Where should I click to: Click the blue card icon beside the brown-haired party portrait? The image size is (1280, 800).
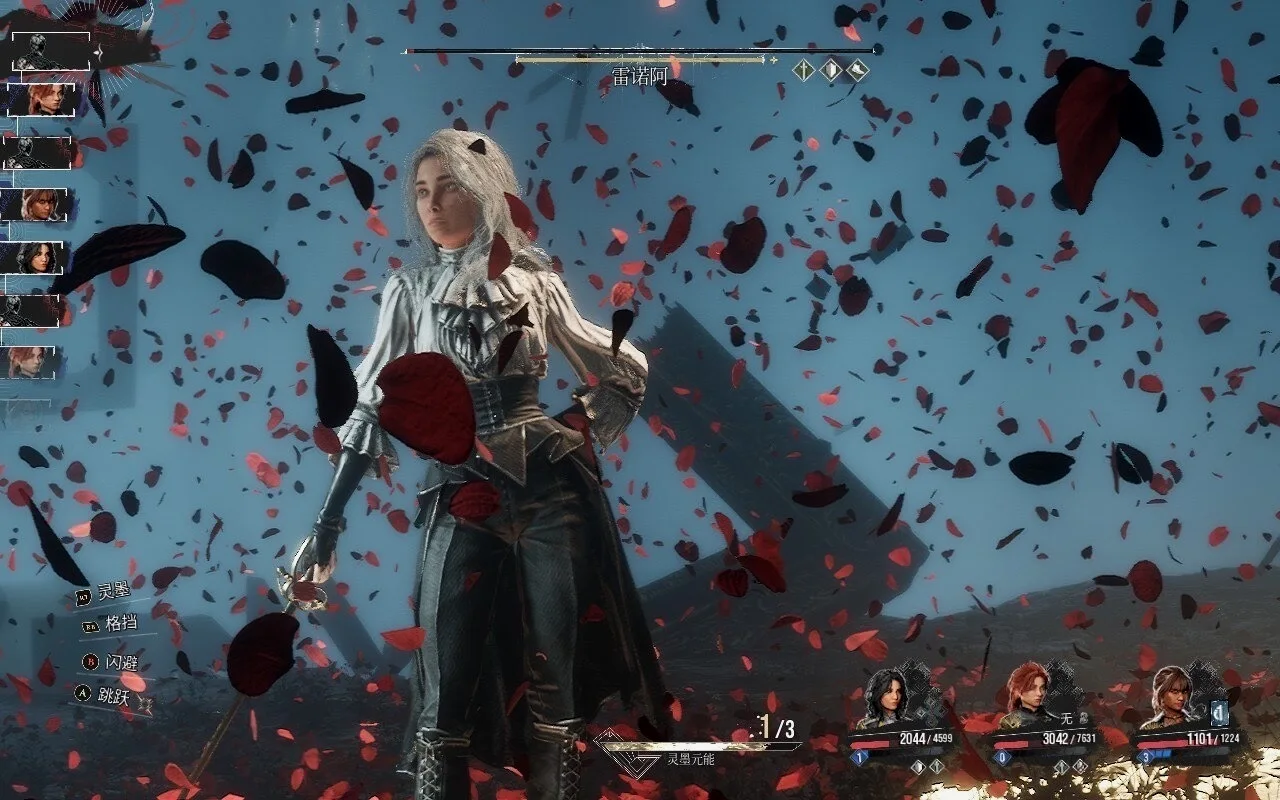(x=1220, y=713)
